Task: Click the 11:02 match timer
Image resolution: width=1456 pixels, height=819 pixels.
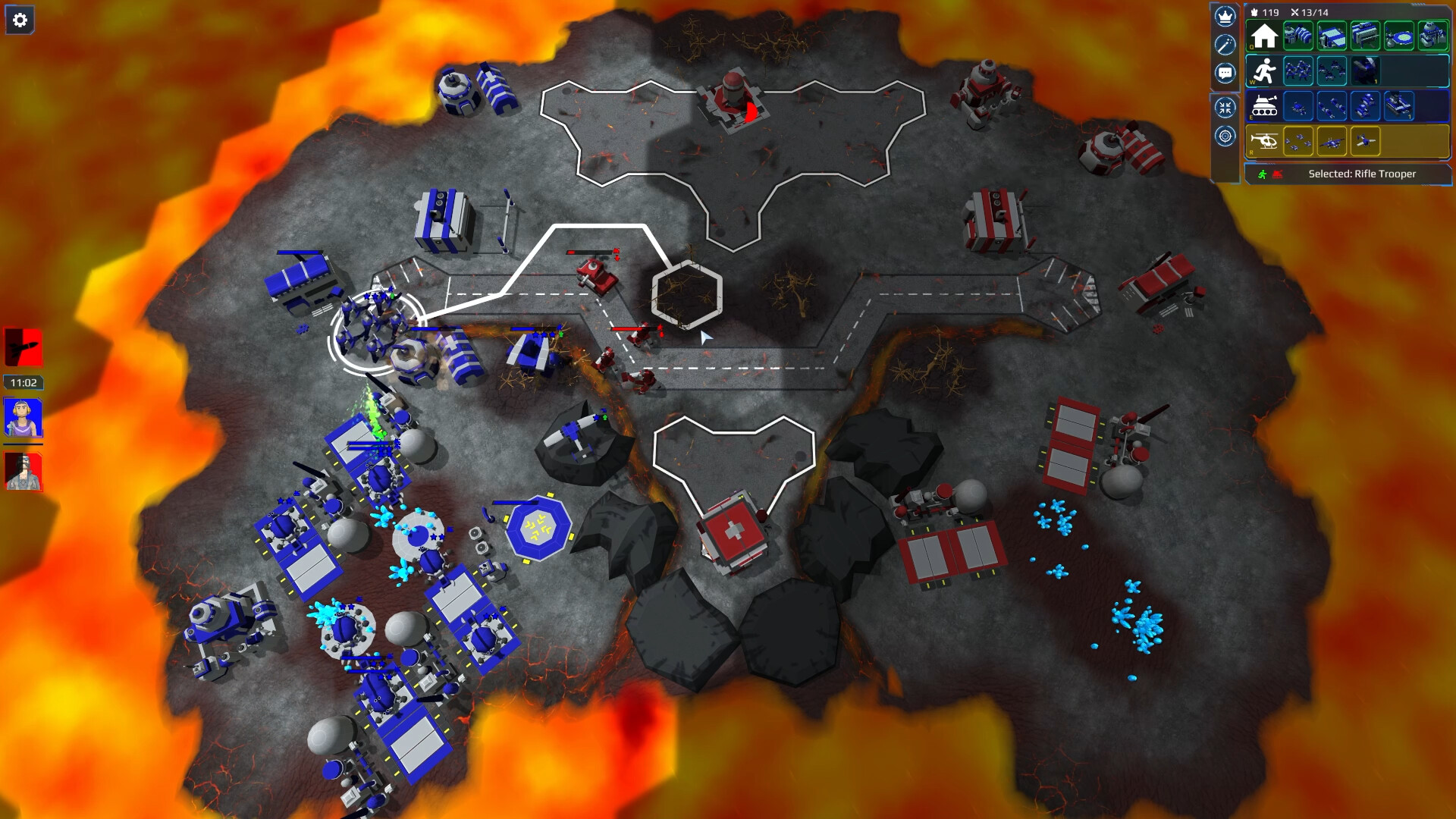Action: pyautogui.click(x=23, y=381)
